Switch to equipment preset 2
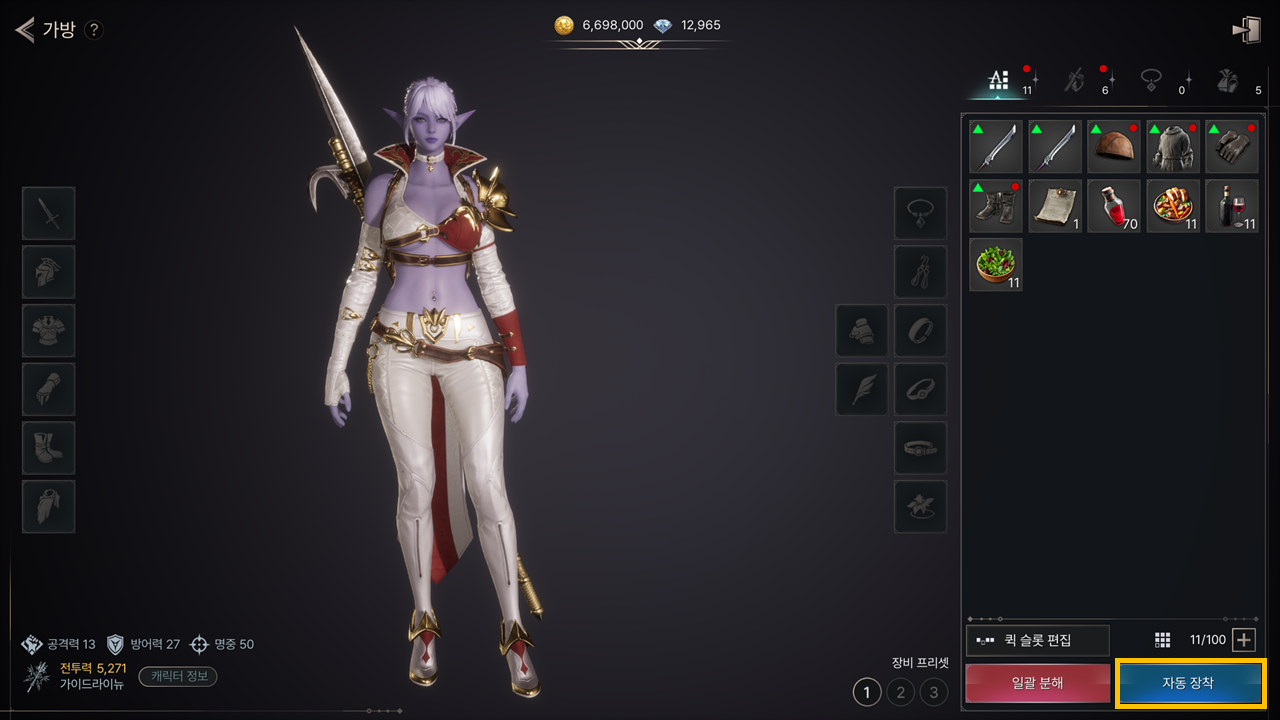This screenshot has height=720, width=1280. pyautogui.click(x=900, y=691)
